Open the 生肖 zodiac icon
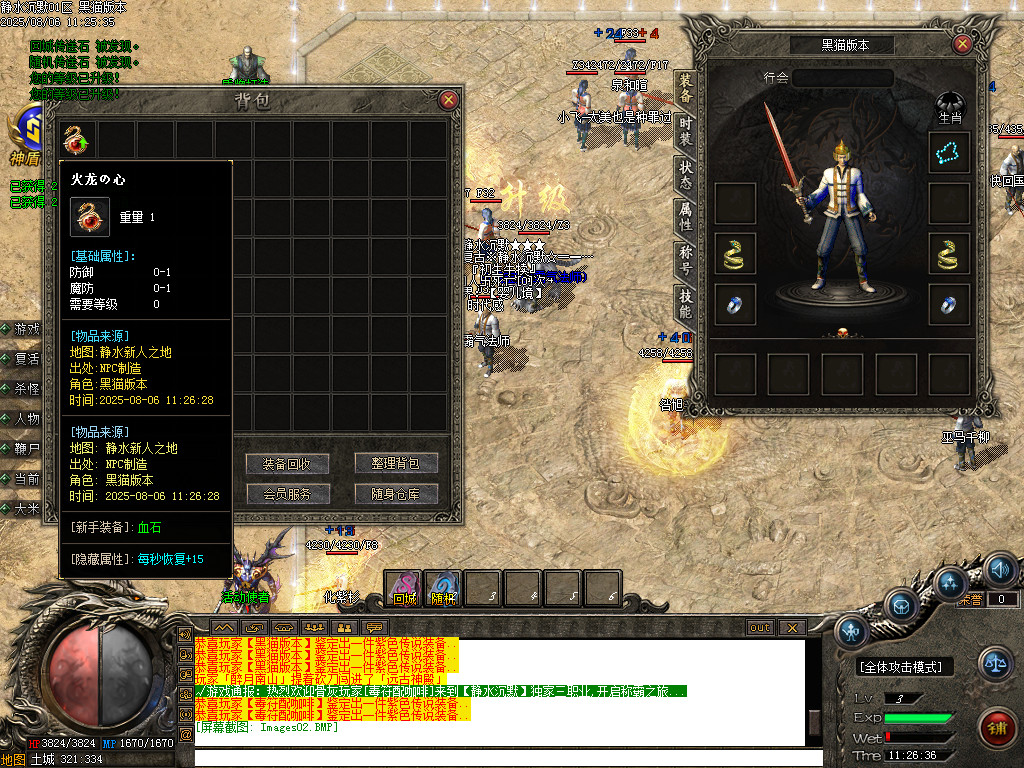1024x768 pixels. pyautogui.click(x=949, y=107)
